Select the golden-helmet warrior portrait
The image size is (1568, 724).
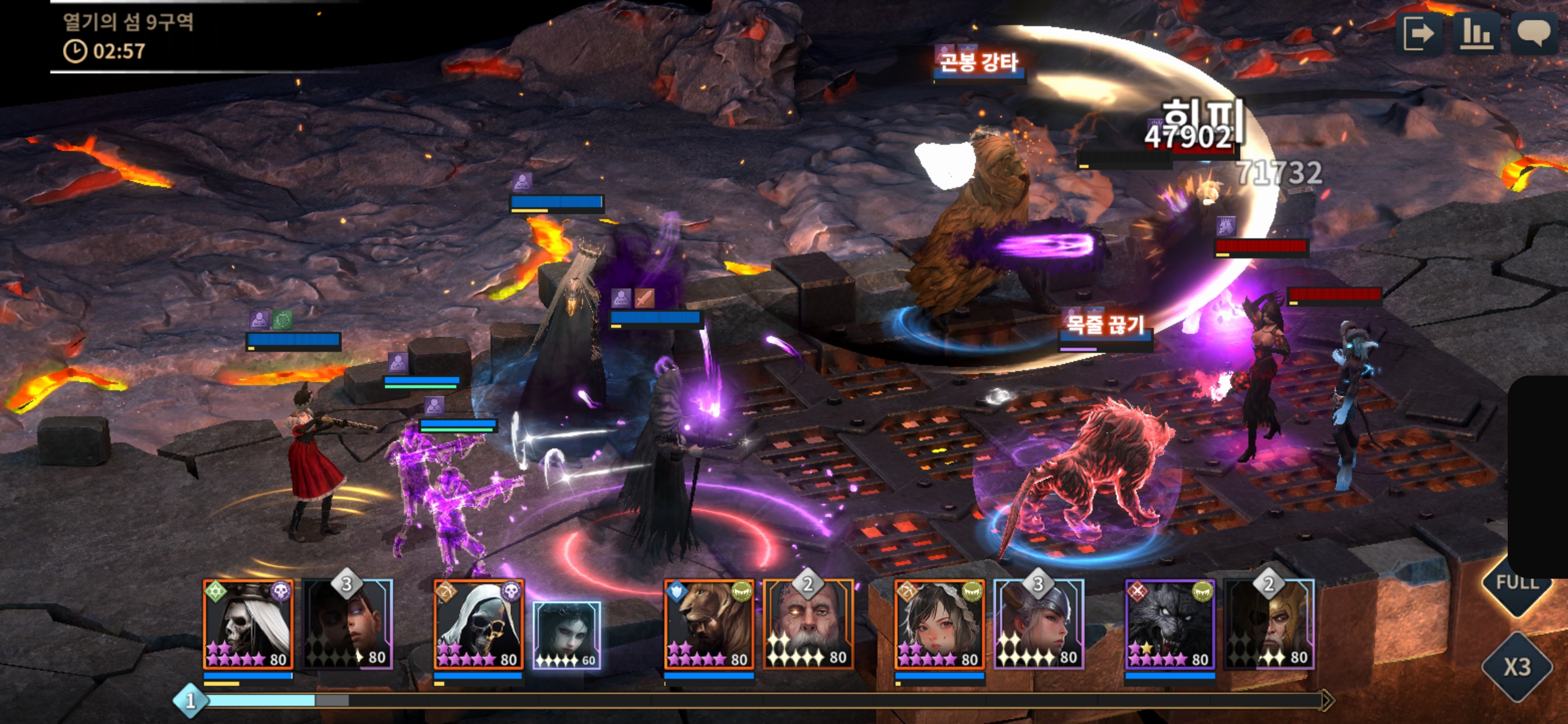pyautogui.click(x=1269, y=625)
